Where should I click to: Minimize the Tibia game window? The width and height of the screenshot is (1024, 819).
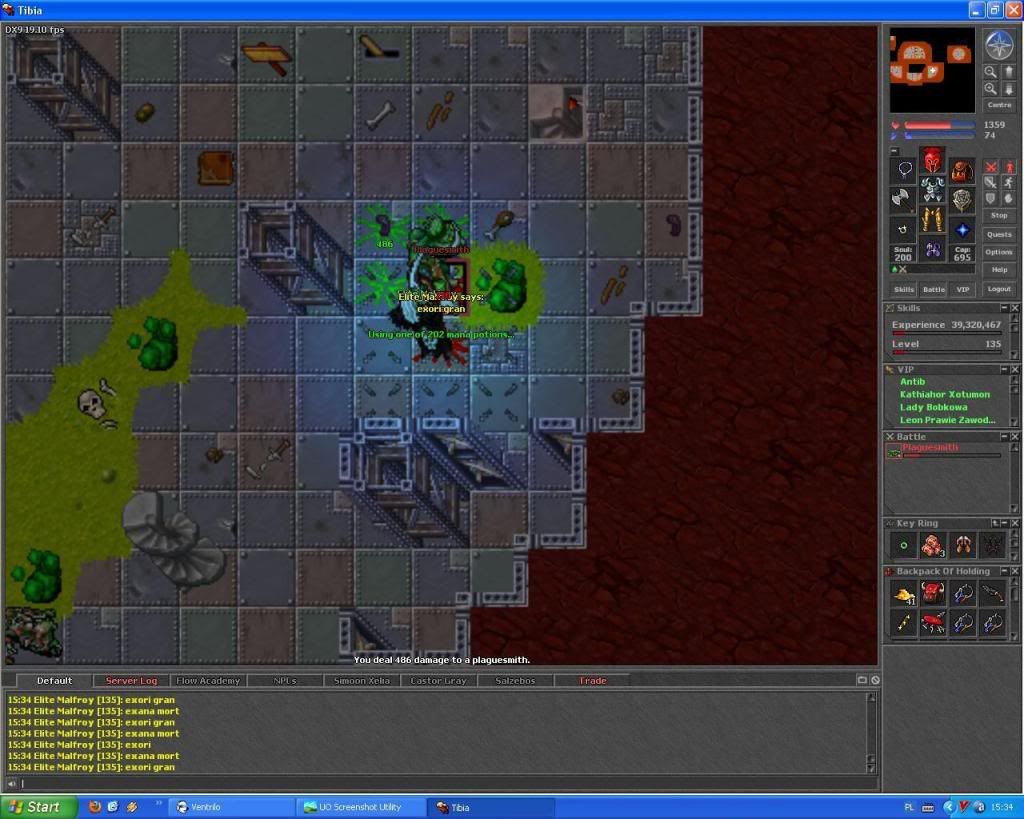coord(977,10)
